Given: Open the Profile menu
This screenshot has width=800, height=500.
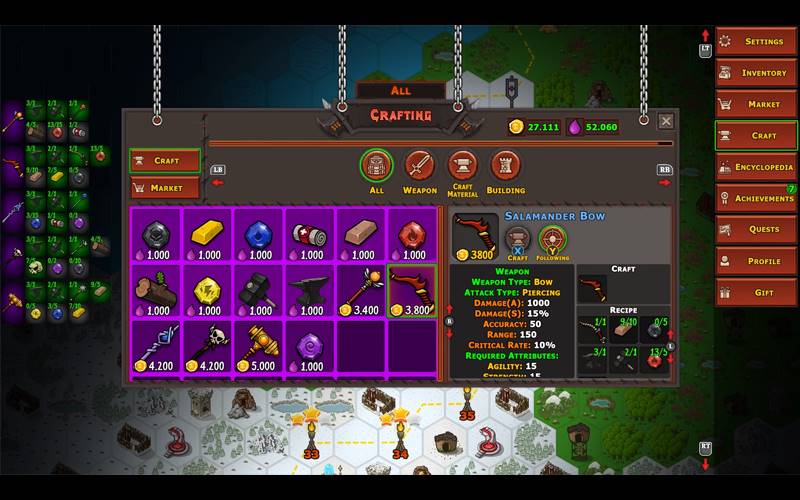Looking at the screenshot, I should pyautogui.click(x=755, y=261).
